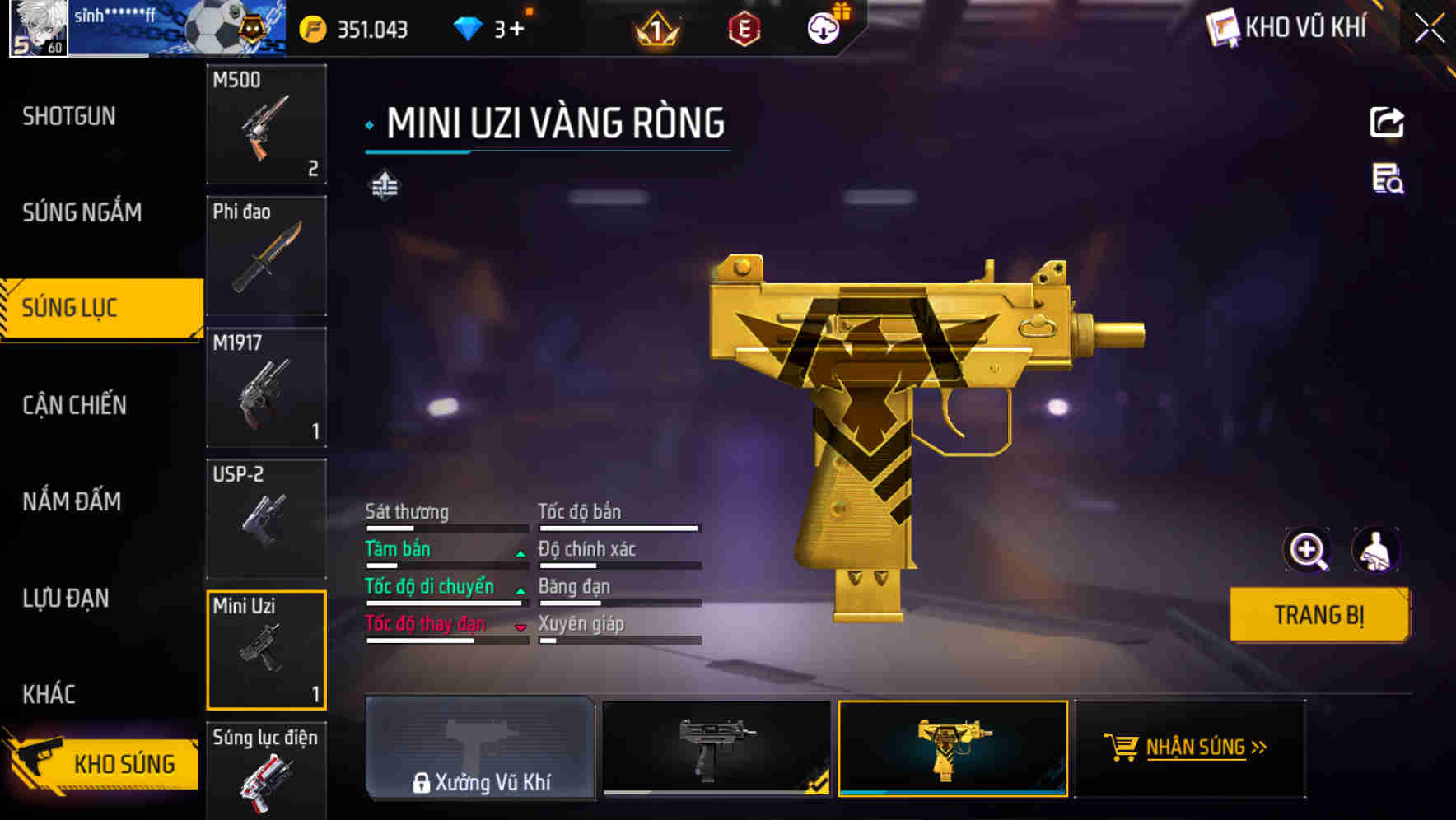Share the Mini Uzi Vàng Ròng skin
This screenshot has height=820, width=1456.
point(1388,122)
